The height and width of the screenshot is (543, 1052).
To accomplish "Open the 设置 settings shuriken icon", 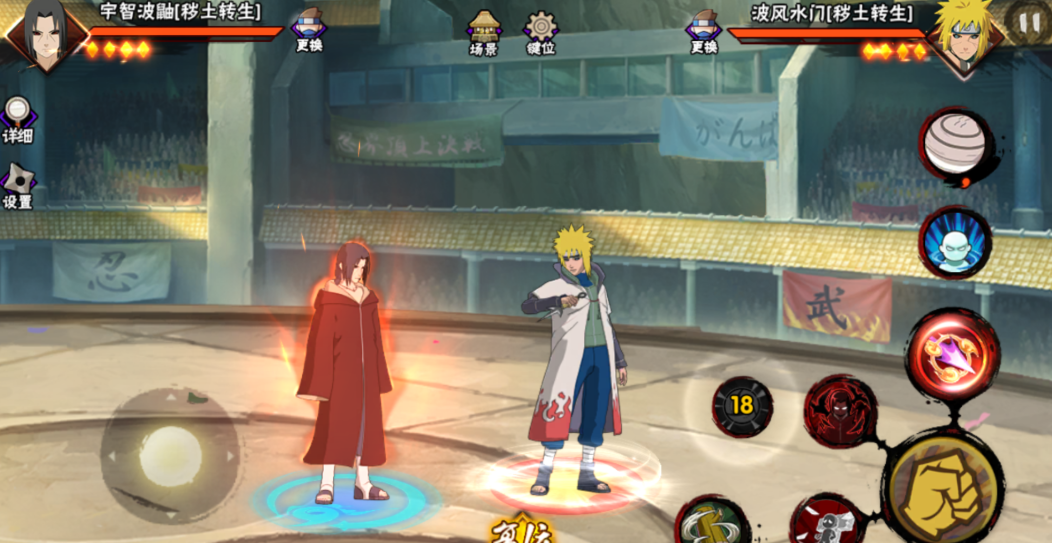I will click(17, 186).
